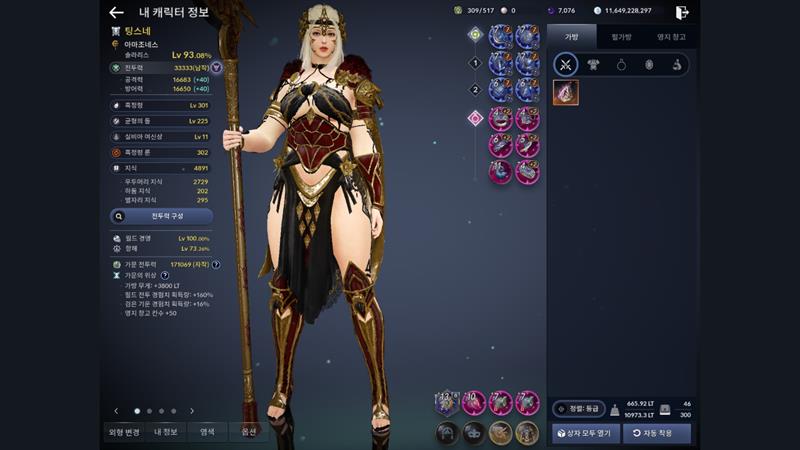The image size is (800, 450).
Task: Open the 외형 변경 tab
Action: 123,432
